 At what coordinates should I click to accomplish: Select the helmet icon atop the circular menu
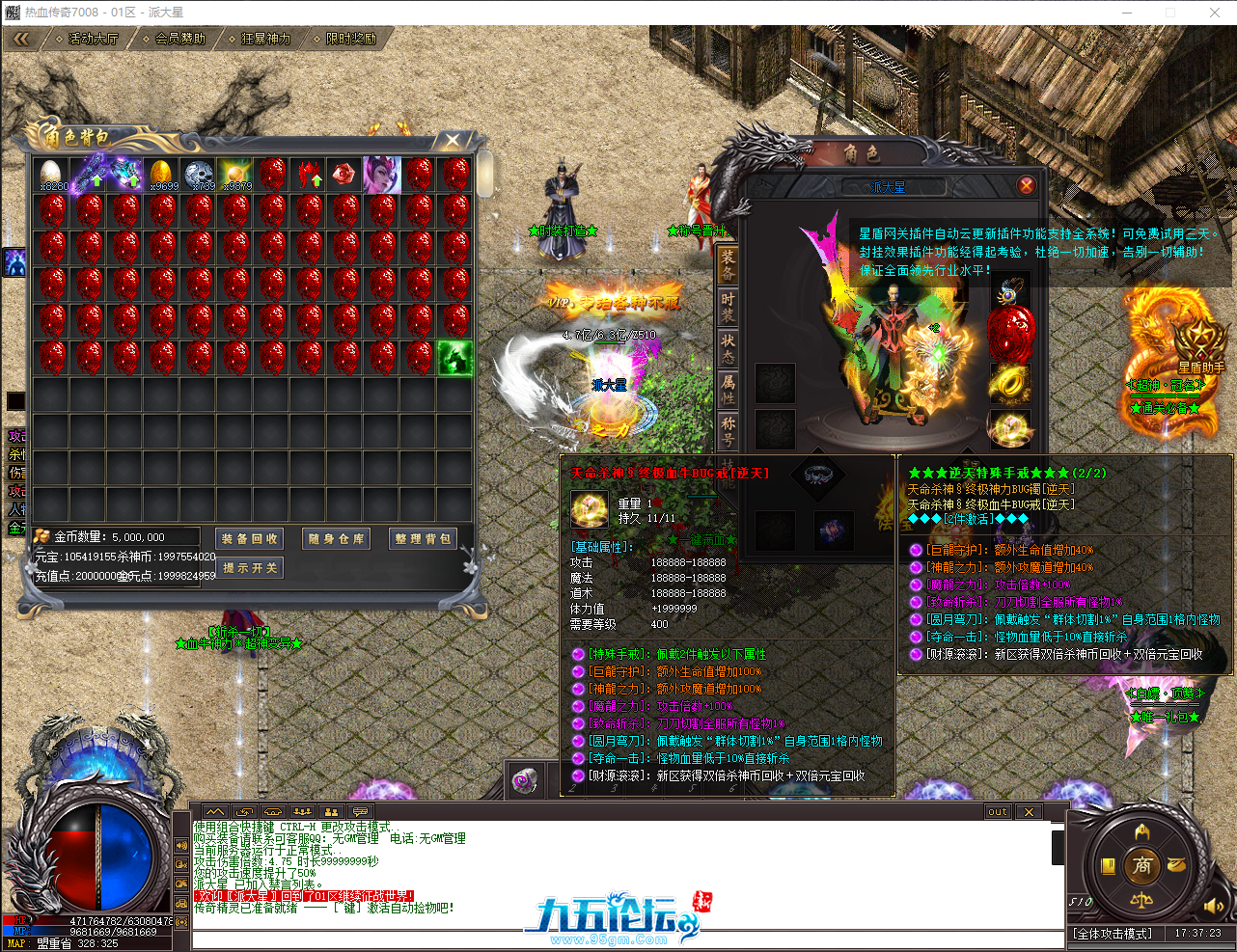click(x=1141, y=832)
